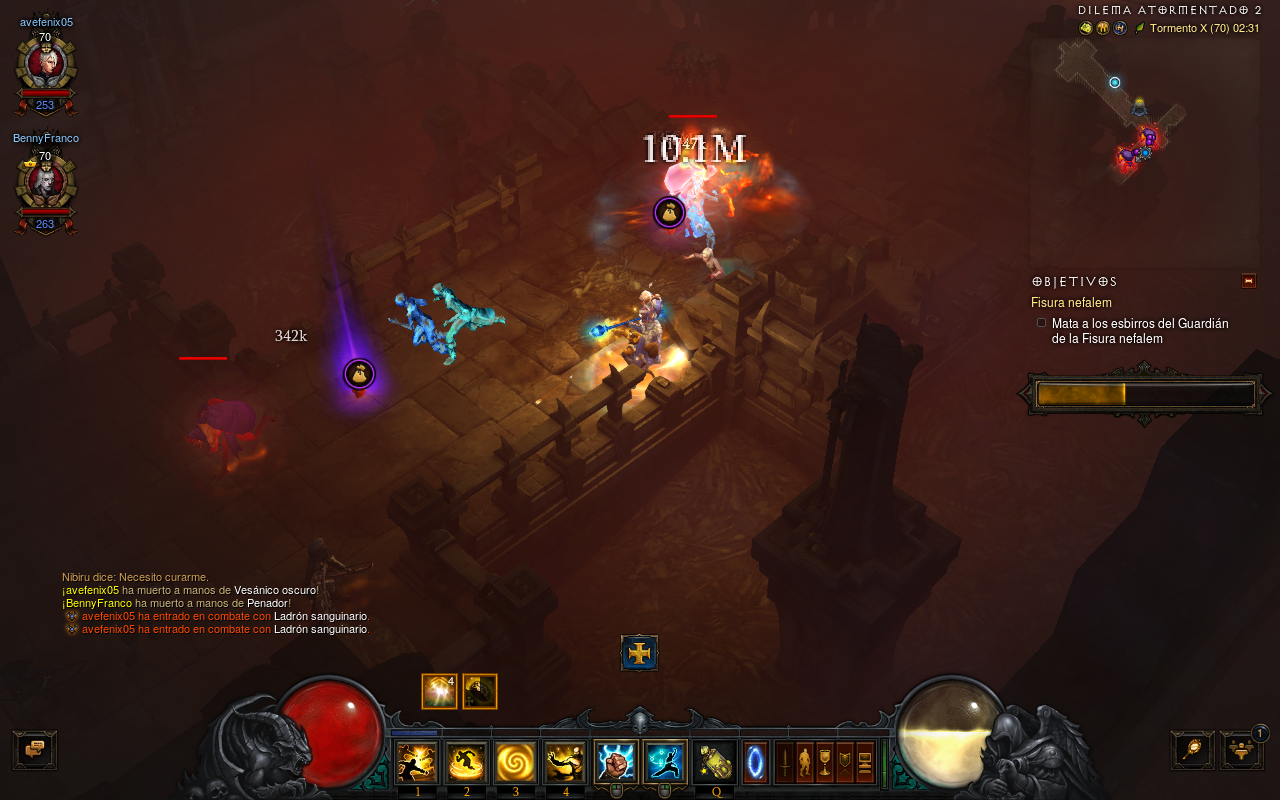Open the chat bubble button
Image resolution: width=1280 pixels, height=800 pixels.
click(x=35, y=749)
